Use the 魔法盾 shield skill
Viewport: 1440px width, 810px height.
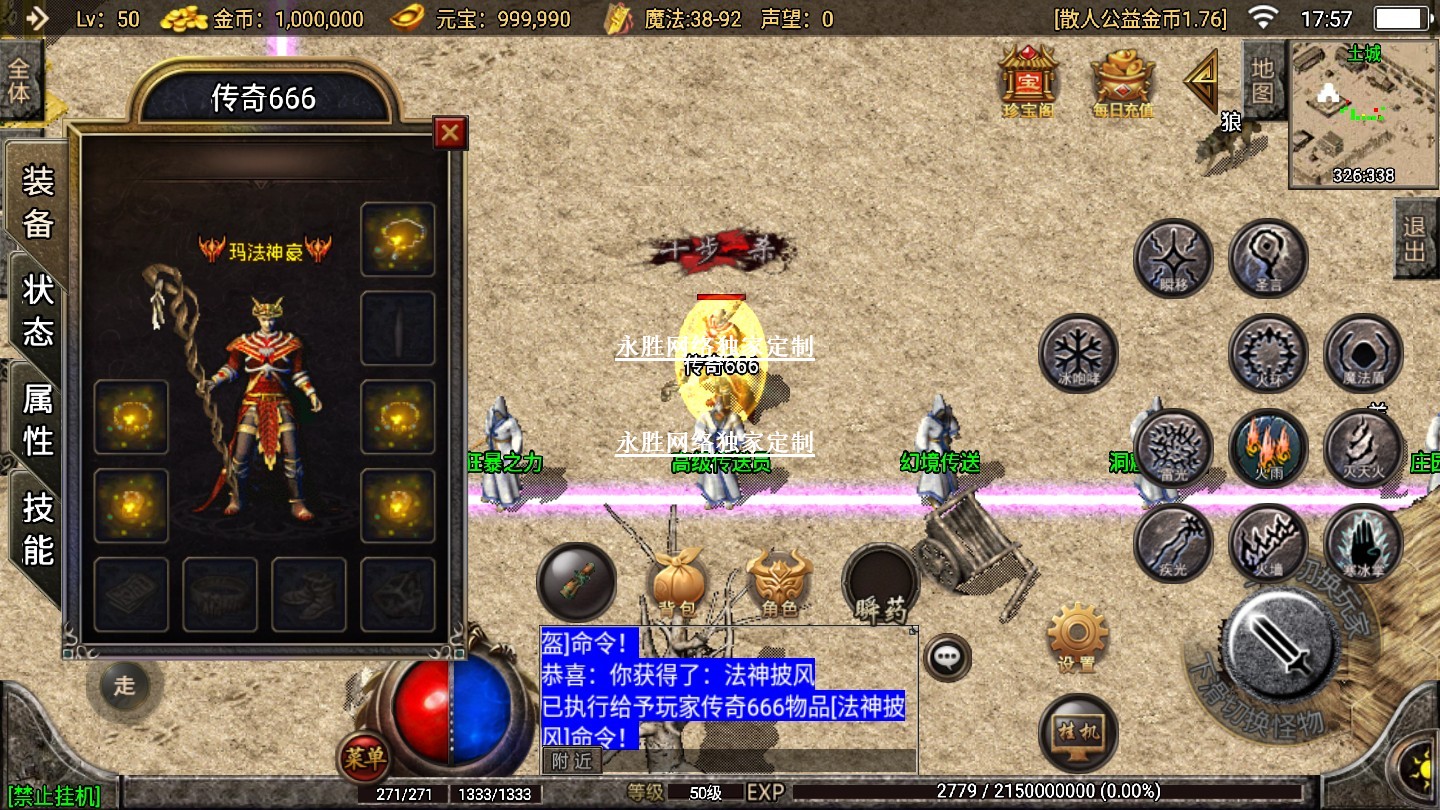click(x=1363, y=353)
